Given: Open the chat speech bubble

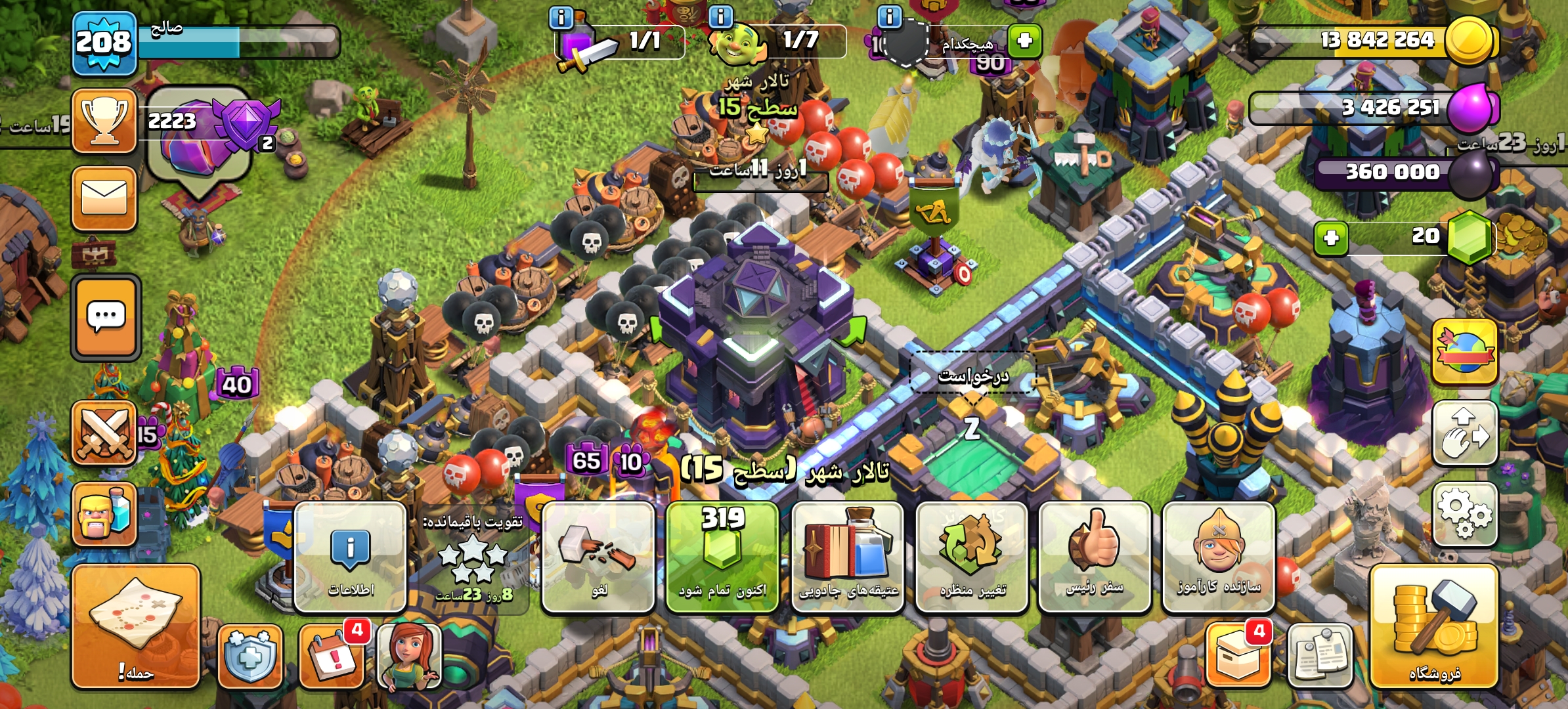Looking at the screenshot, I should [x=106, y=318].
